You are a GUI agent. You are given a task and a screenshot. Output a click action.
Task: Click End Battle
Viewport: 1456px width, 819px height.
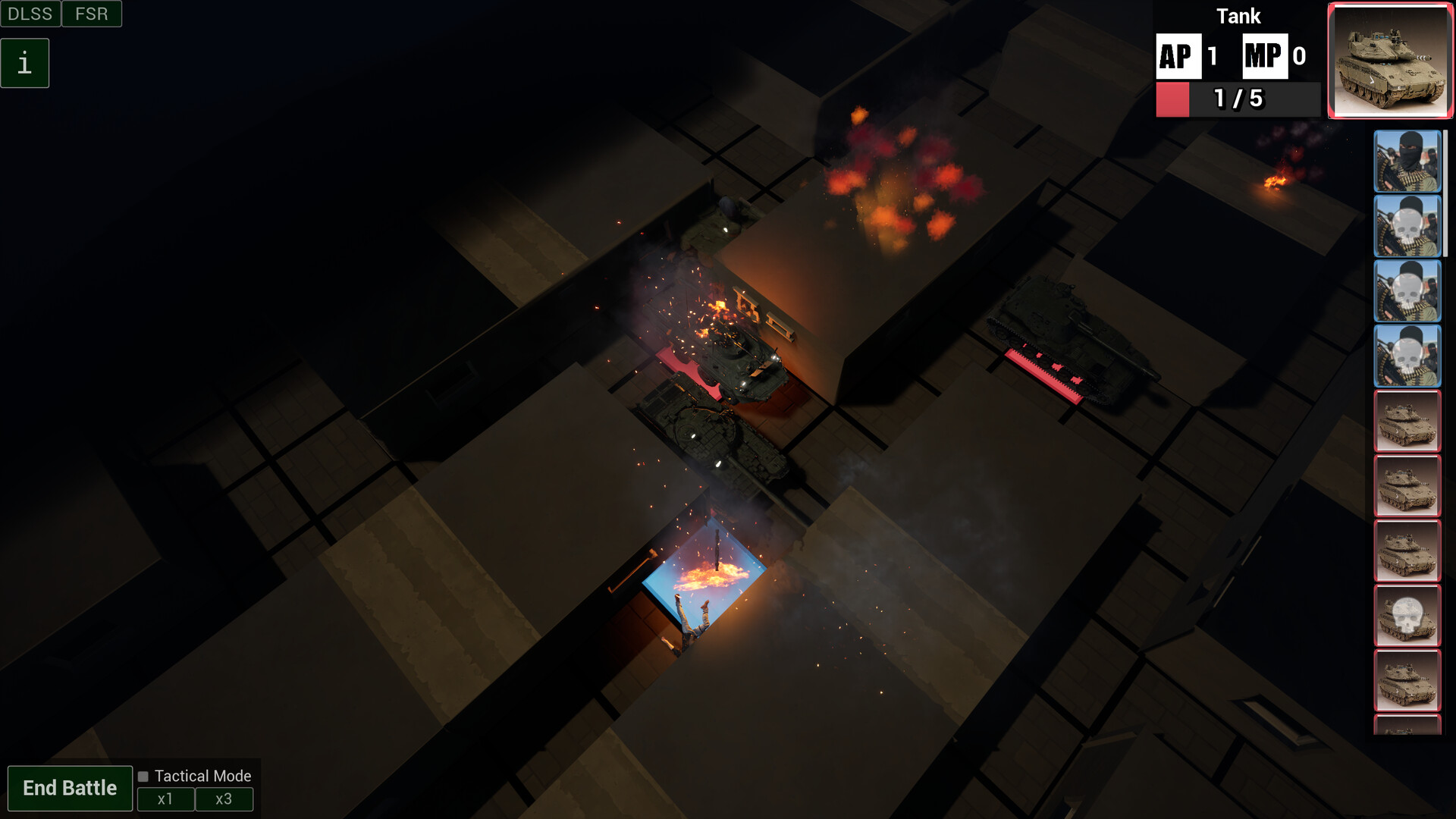(x=70, y=787)
